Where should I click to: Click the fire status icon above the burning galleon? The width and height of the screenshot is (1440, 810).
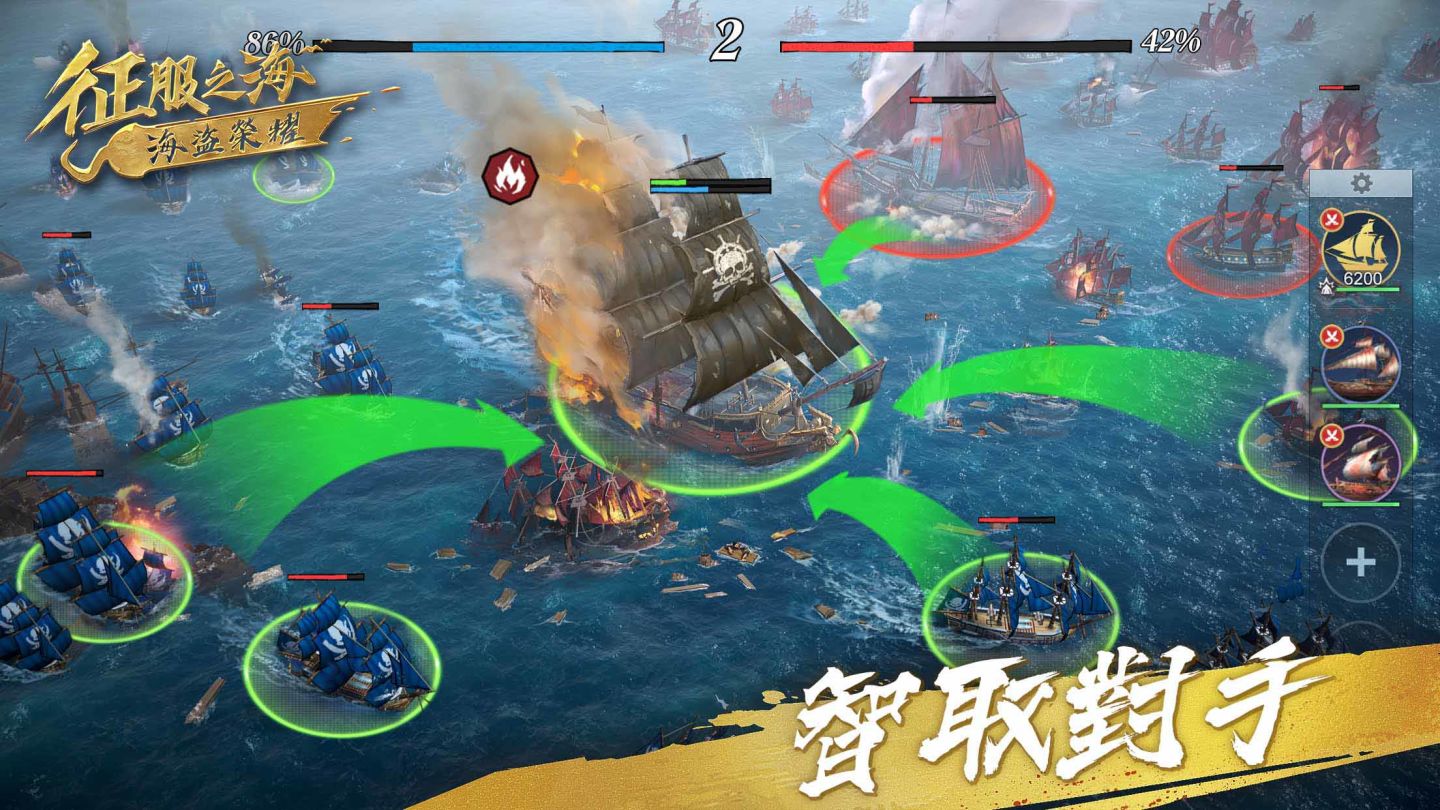pos(510,172)
